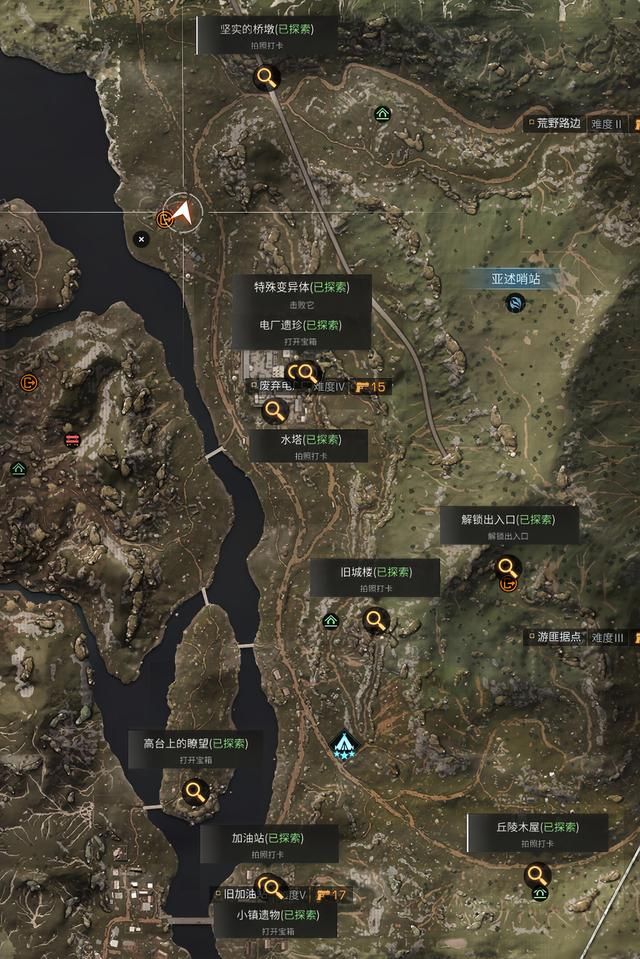
Task: Select the green house icon near 荒野路边
Action: (x=382, y=114)
